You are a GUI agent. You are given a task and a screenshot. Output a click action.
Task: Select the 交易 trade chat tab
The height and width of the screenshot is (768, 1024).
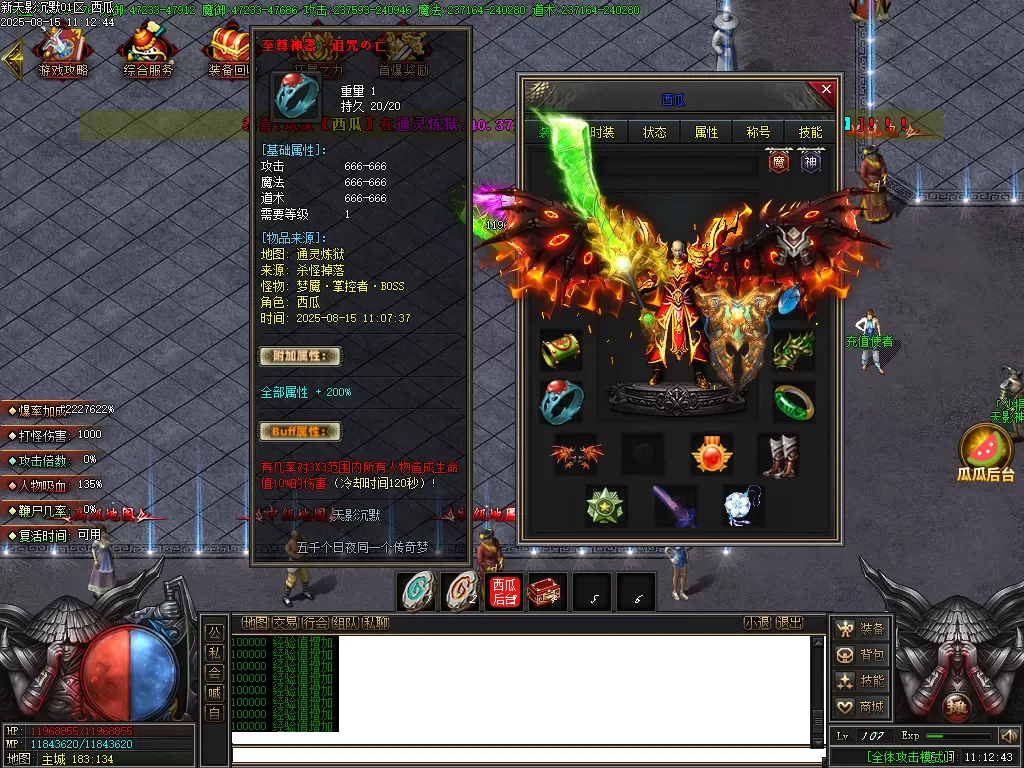tap(285, 622)
